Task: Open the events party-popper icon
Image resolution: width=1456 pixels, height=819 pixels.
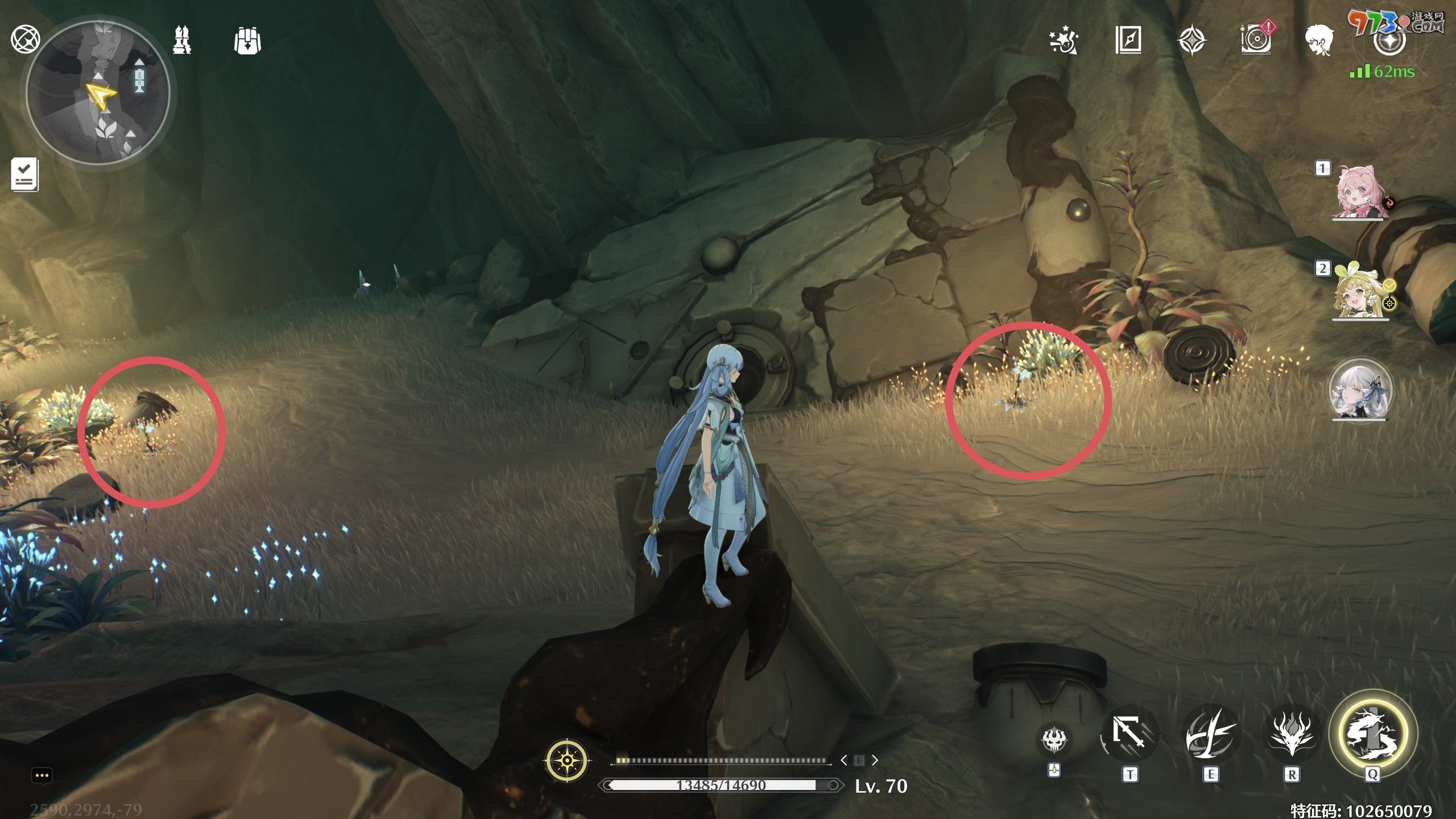Action: coord(1064,40)
